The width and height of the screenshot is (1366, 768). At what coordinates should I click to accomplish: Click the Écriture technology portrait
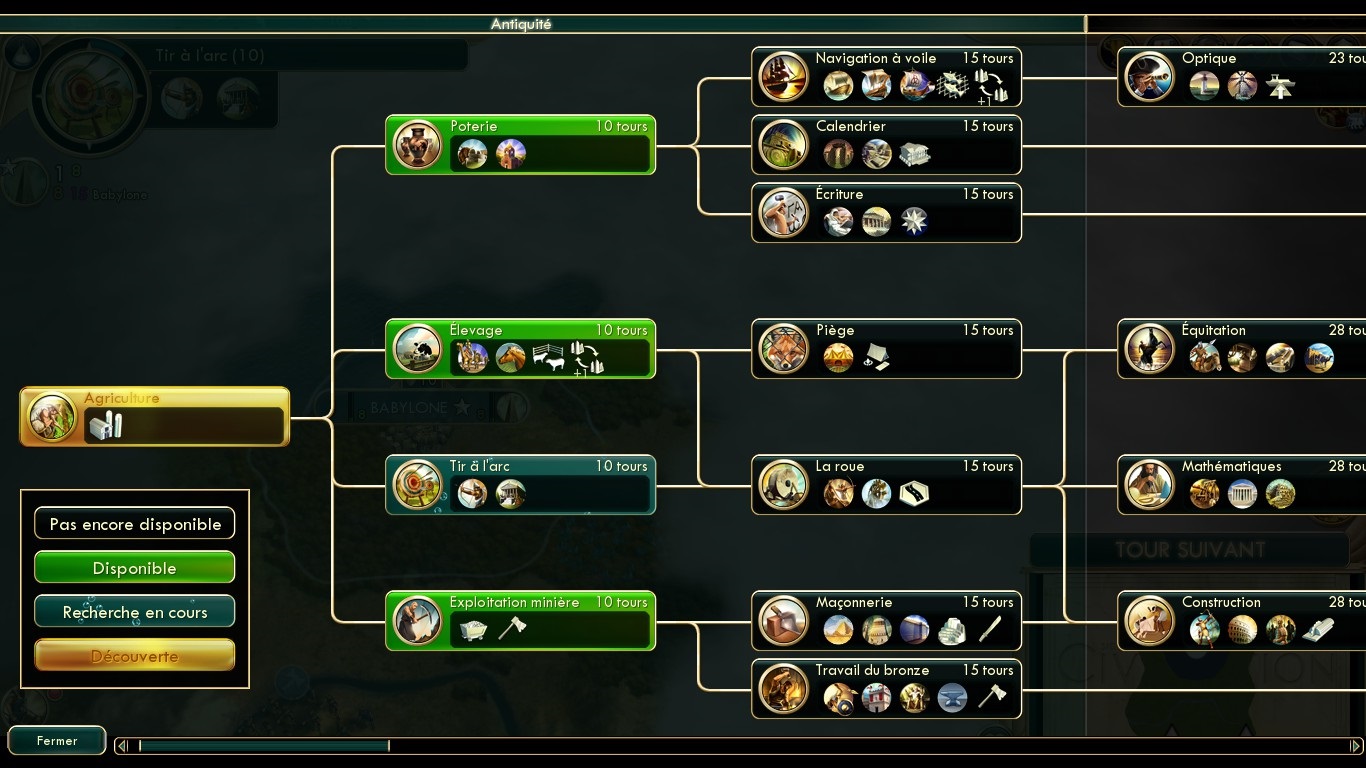point(783,212)
